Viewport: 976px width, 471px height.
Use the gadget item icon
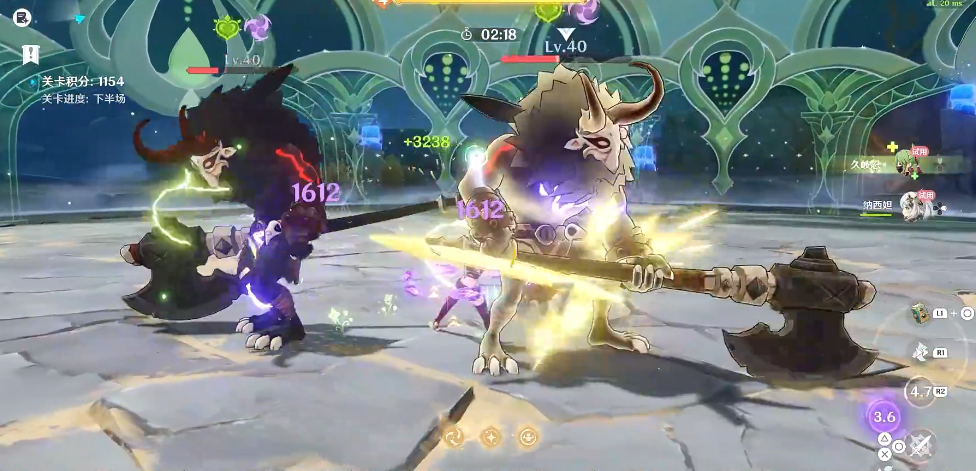coord(920,315)
